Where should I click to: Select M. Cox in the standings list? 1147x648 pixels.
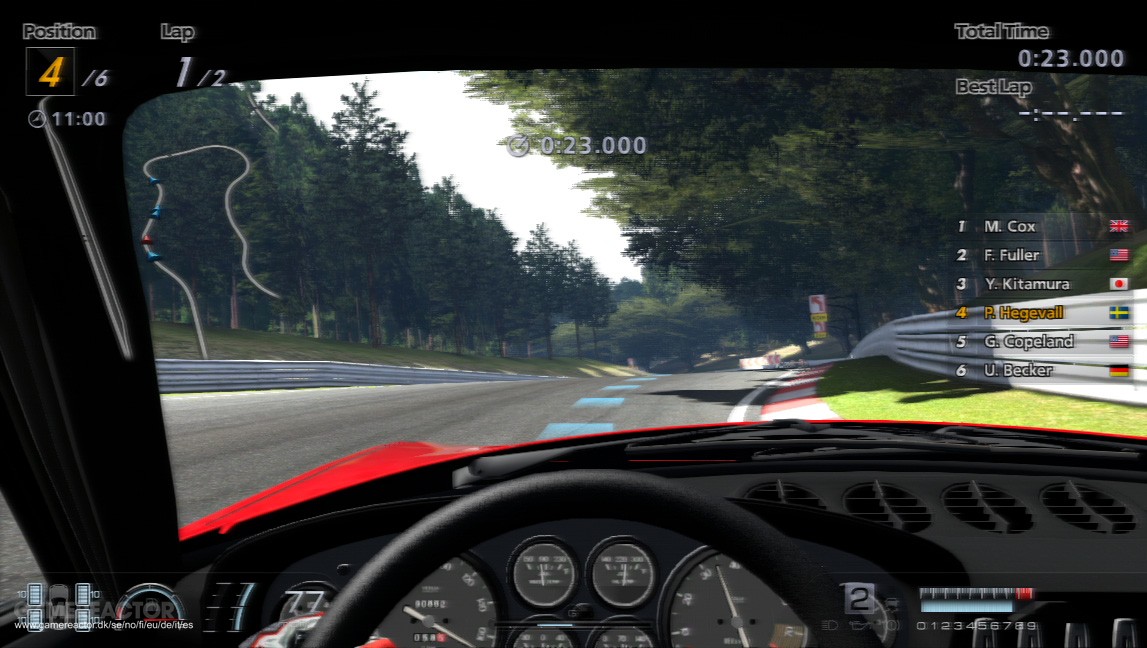click(1040, 226)
